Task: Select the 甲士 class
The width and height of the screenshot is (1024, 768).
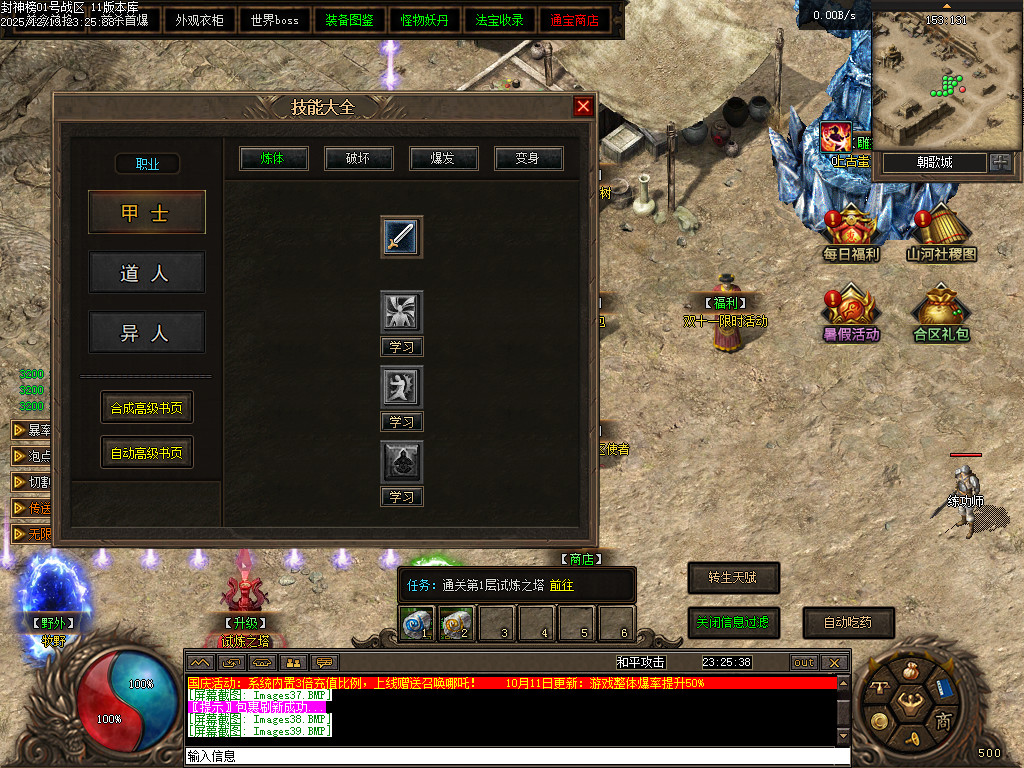Action: [147, 212]
